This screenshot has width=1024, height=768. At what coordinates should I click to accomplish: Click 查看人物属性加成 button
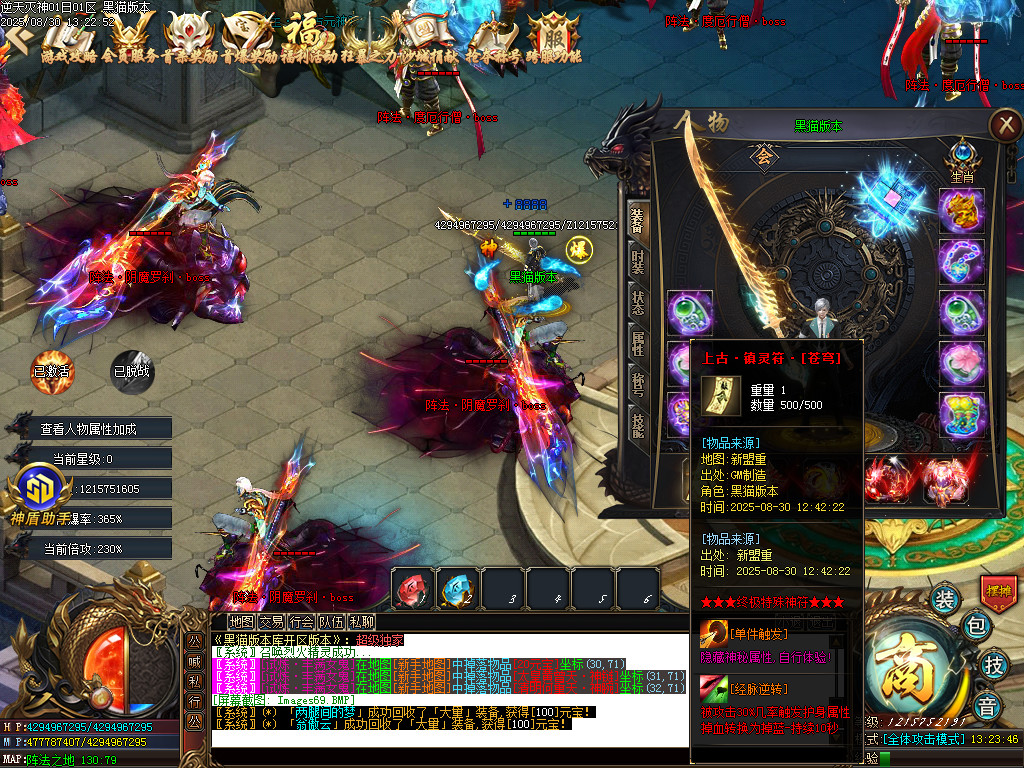pyautogui.click(x=89, y=429)
